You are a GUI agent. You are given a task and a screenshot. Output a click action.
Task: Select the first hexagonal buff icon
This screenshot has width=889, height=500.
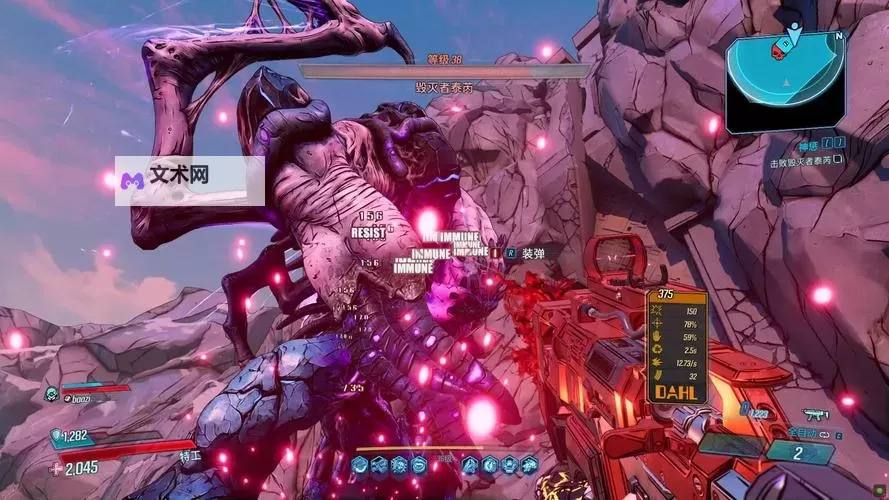click(x=359, y=463)
